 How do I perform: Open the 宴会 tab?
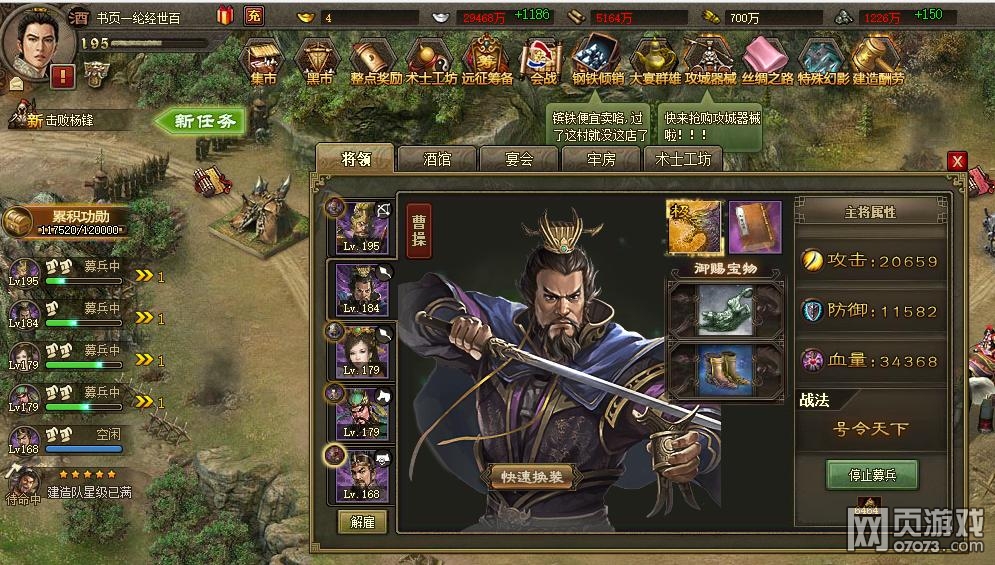click(518, 159)
